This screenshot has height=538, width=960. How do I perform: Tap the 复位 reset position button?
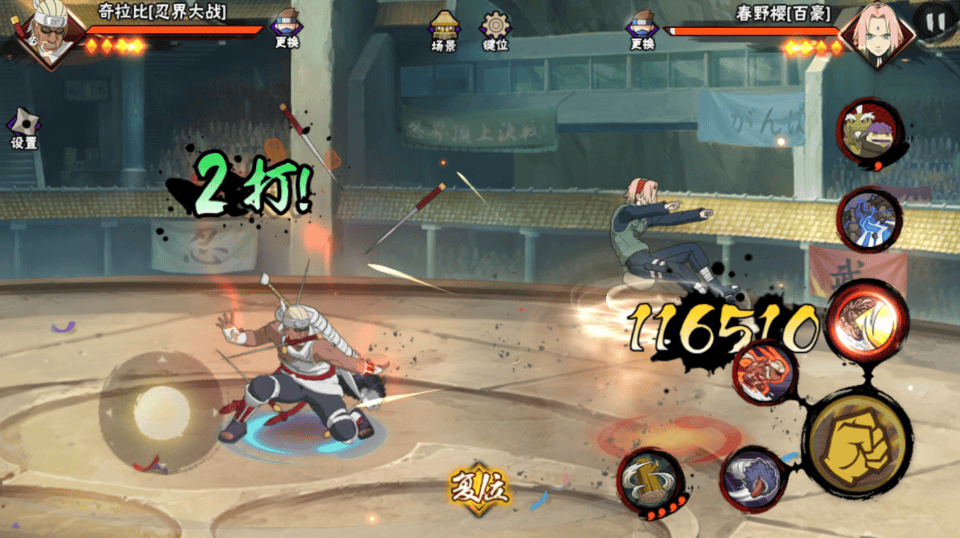[x=480, y=488]
